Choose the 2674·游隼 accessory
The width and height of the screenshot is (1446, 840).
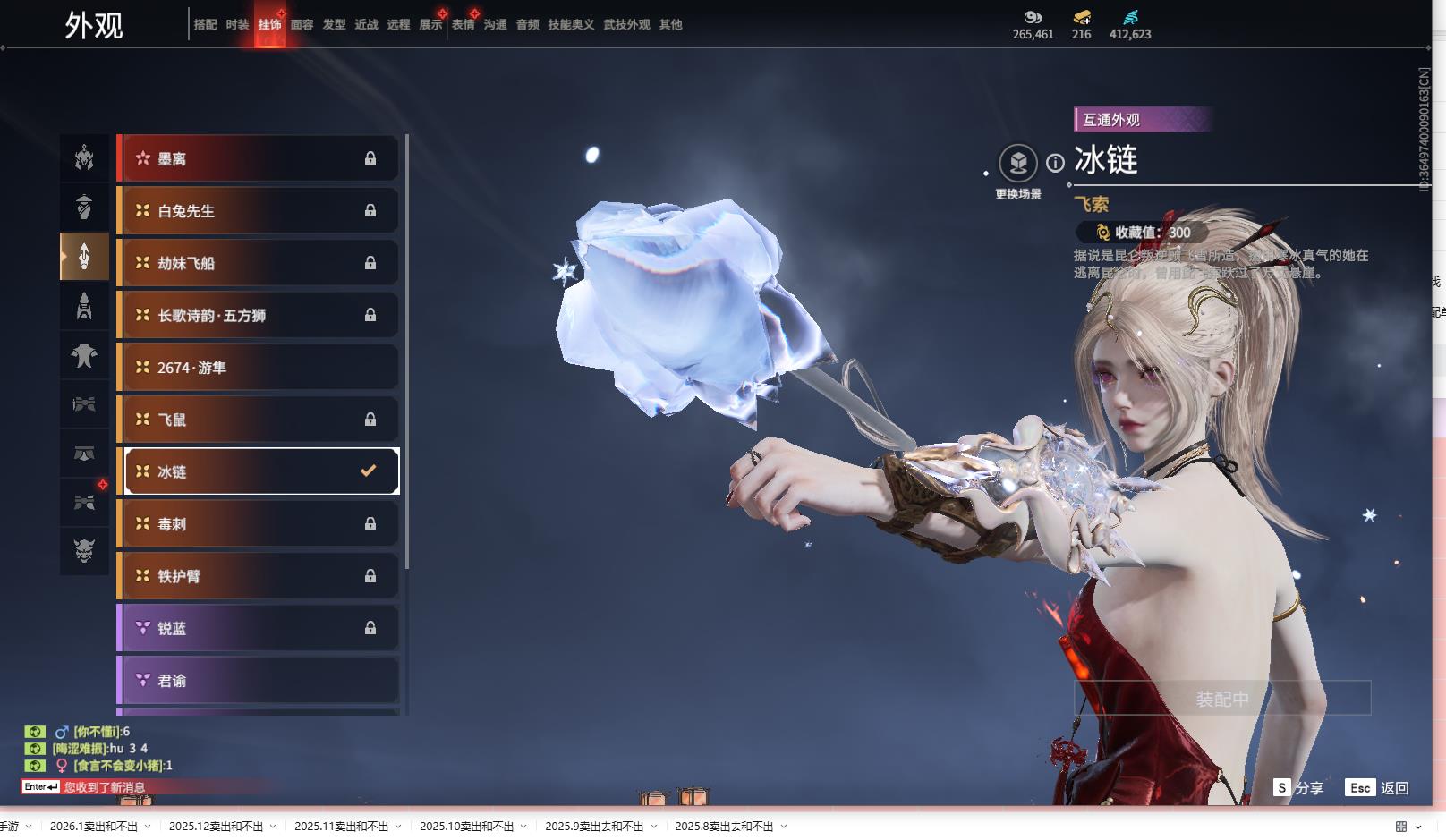[258, 368]
